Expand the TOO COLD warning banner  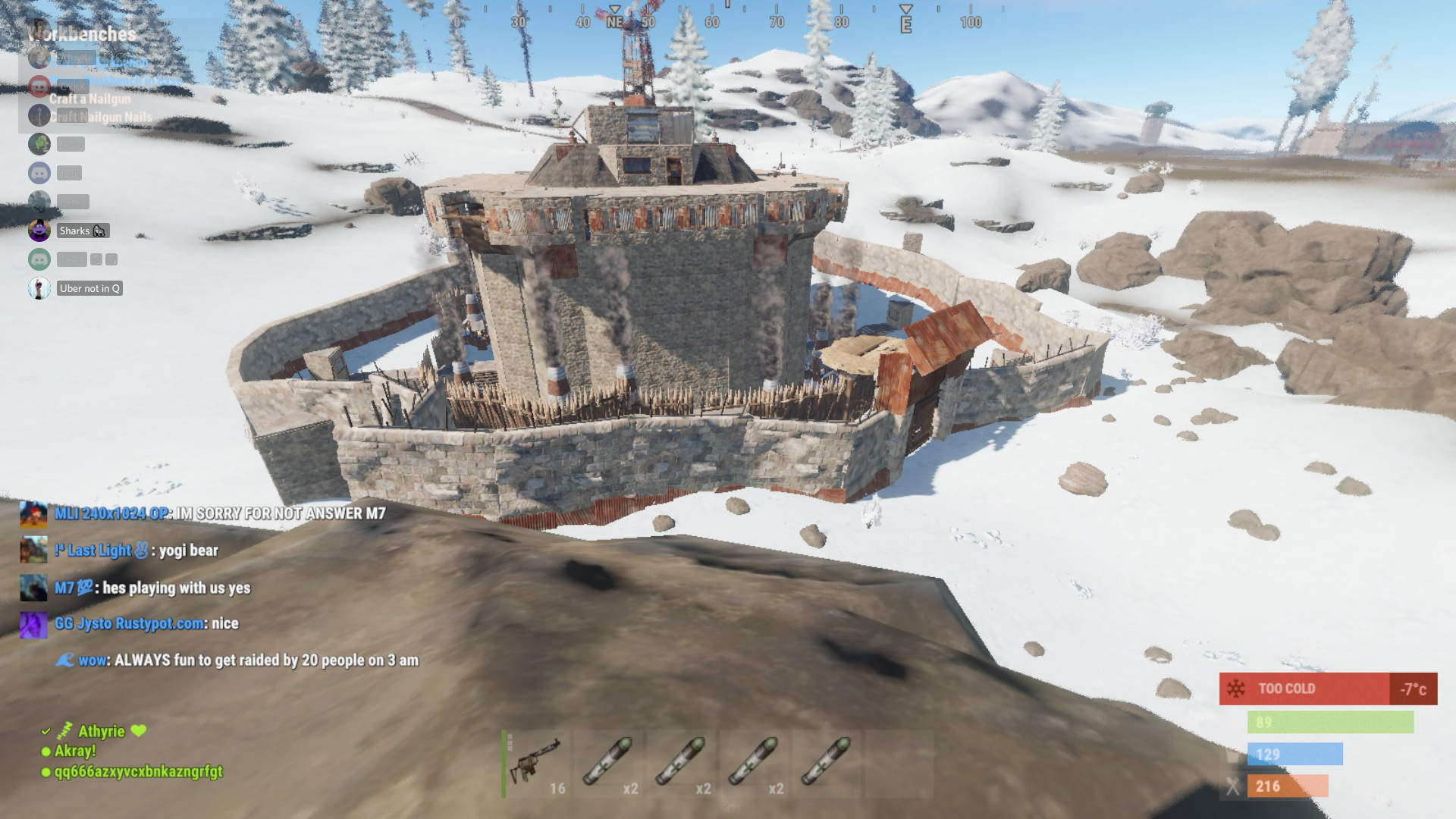(x=1327, y=688)
